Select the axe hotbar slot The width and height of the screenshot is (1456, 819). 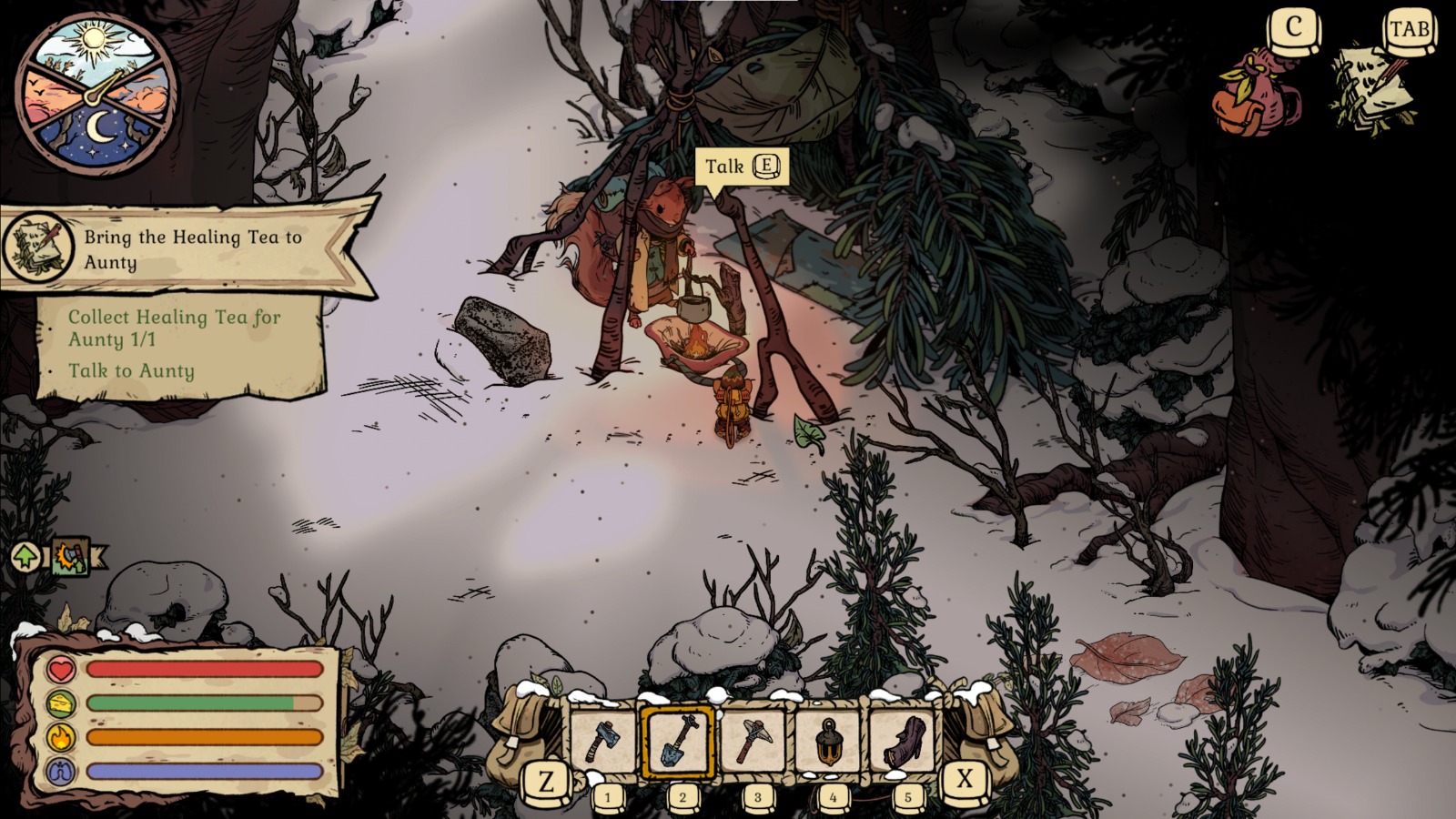[603, 741]
